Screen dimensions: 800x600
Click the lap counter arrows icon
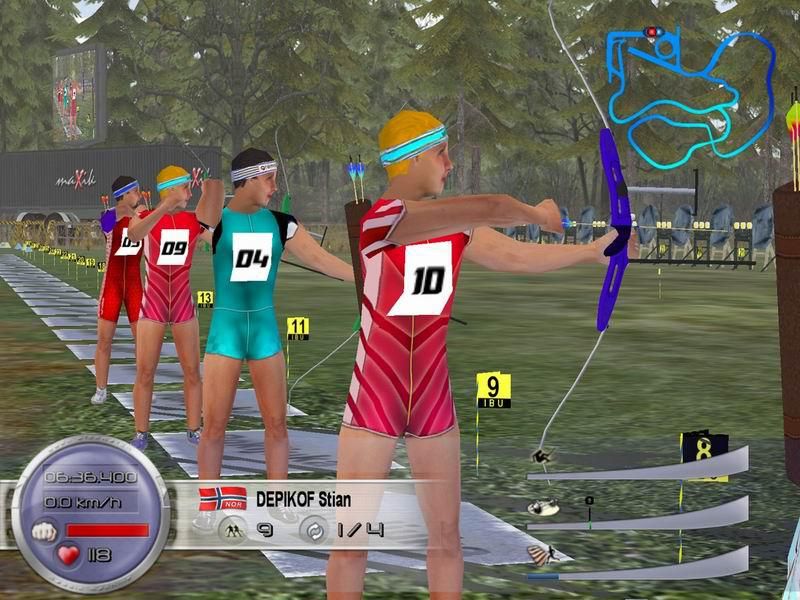pyautogui.click(x=311, y=530)
